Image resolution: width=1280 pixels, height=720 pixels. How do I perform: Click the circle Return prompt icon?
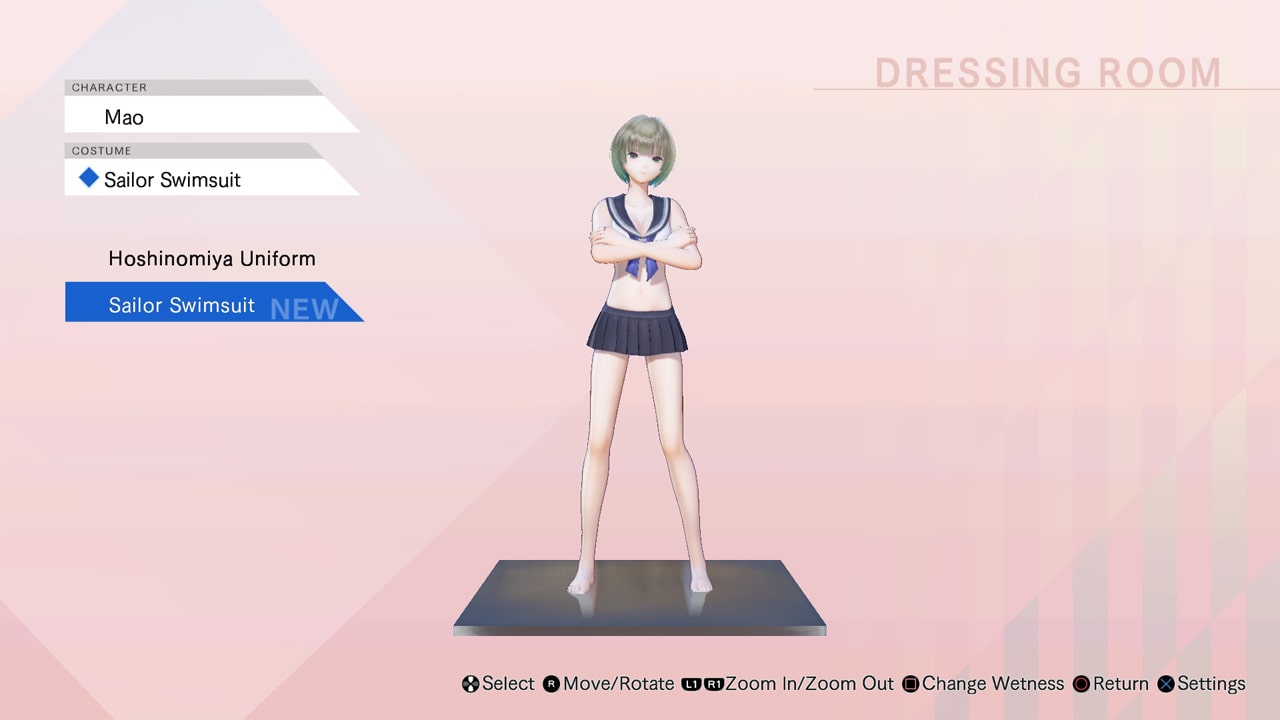1081,684
